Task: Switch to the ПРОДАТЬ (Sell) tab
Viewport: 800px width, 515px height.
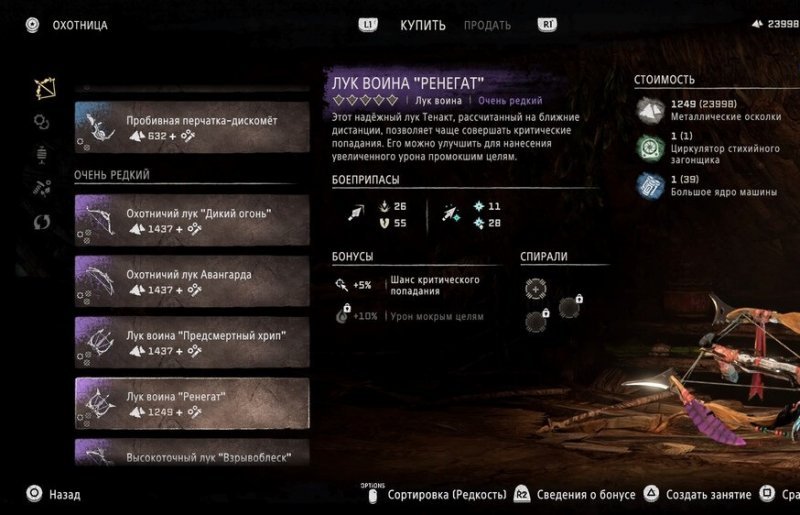Action: point(487,25)
